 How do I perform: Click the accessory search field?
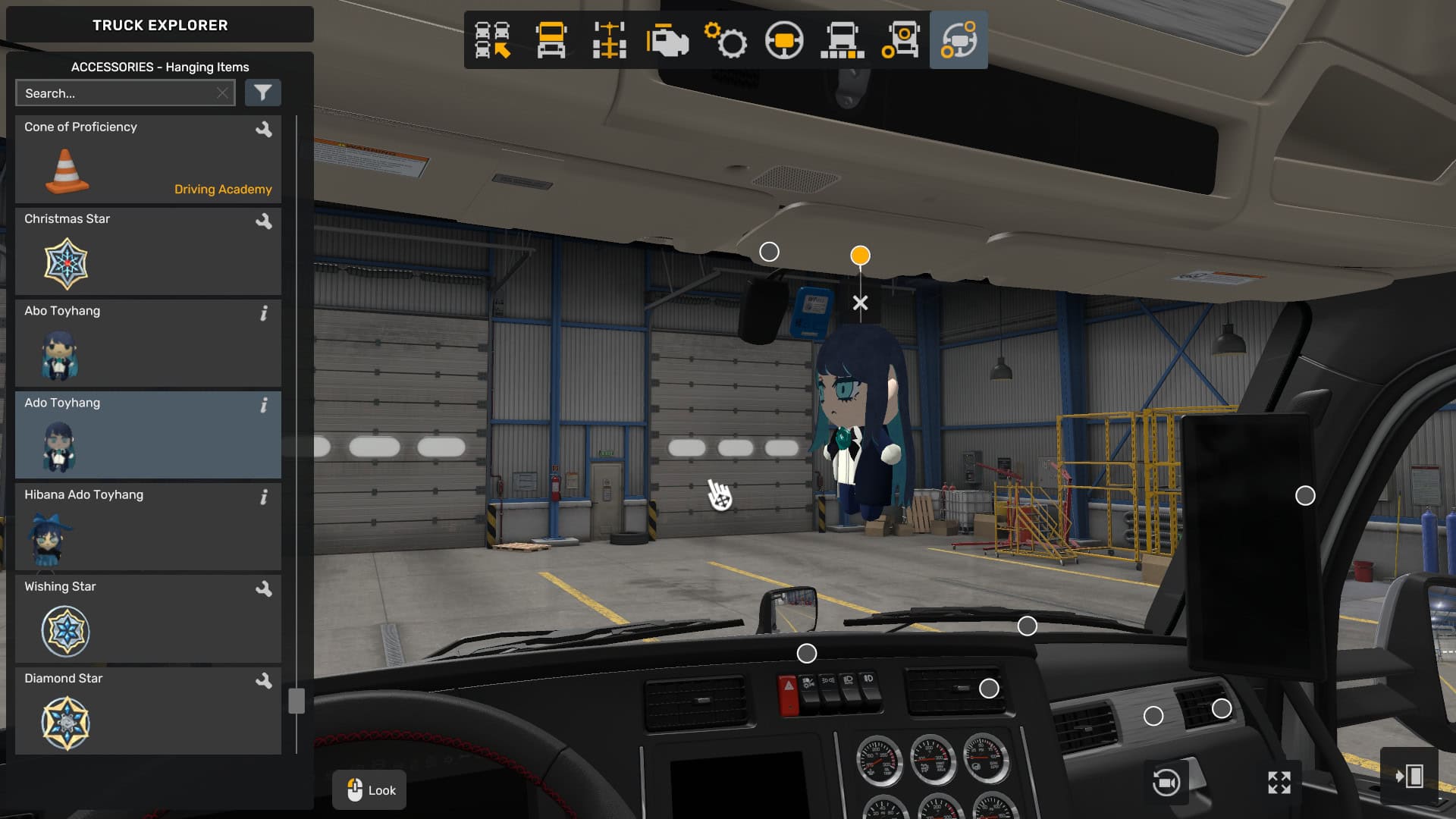118,93
